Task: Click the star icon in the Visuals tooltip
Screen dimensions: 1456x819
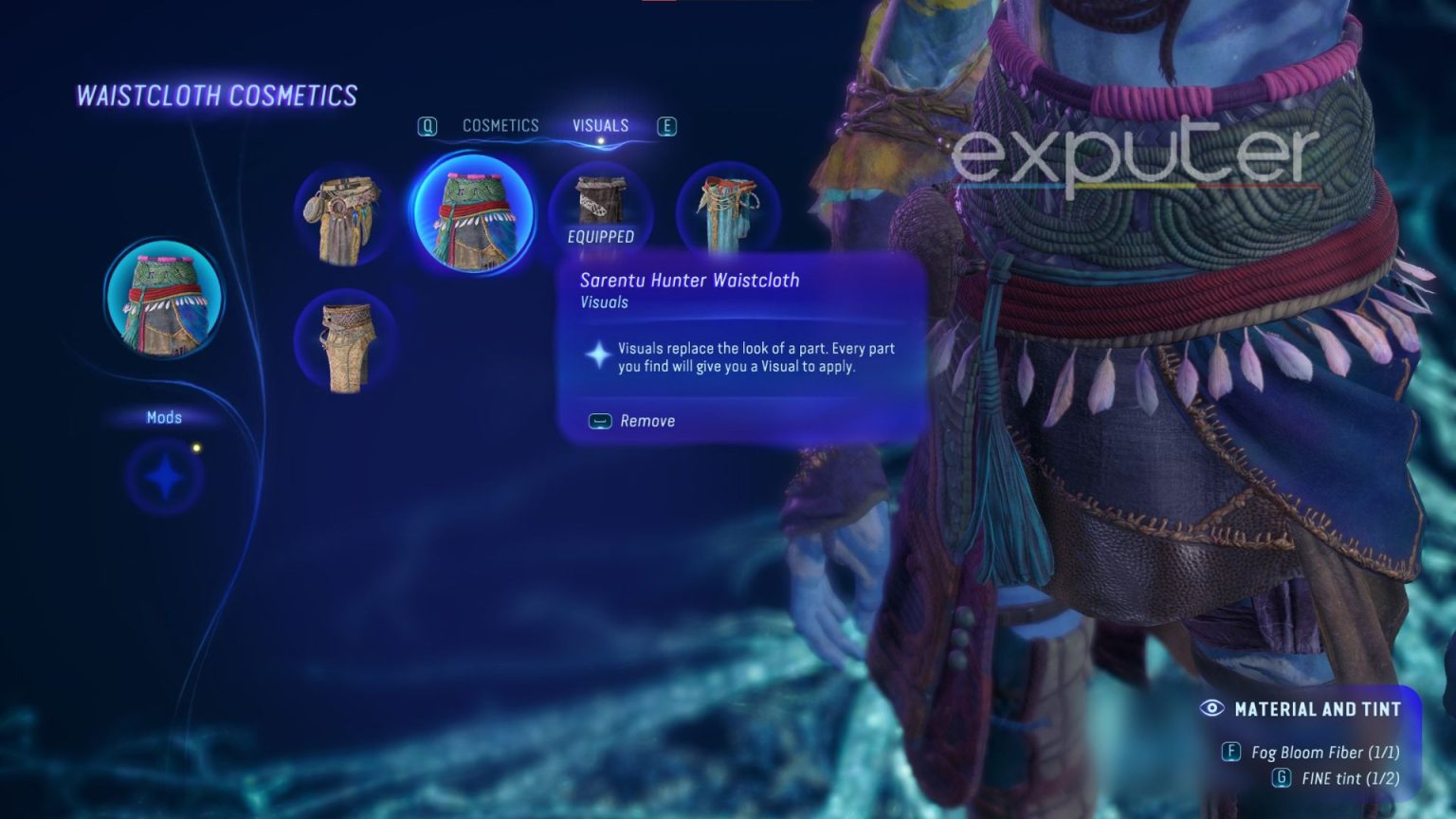Action: click(x=598, y=355)
